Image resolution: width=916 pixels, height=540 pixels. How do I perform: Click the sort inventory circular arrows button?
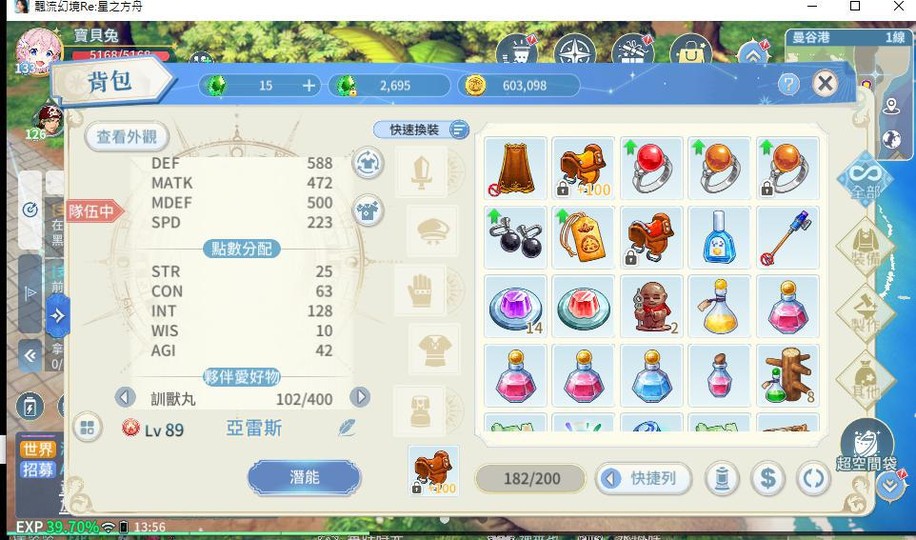(x=813, y=479)
